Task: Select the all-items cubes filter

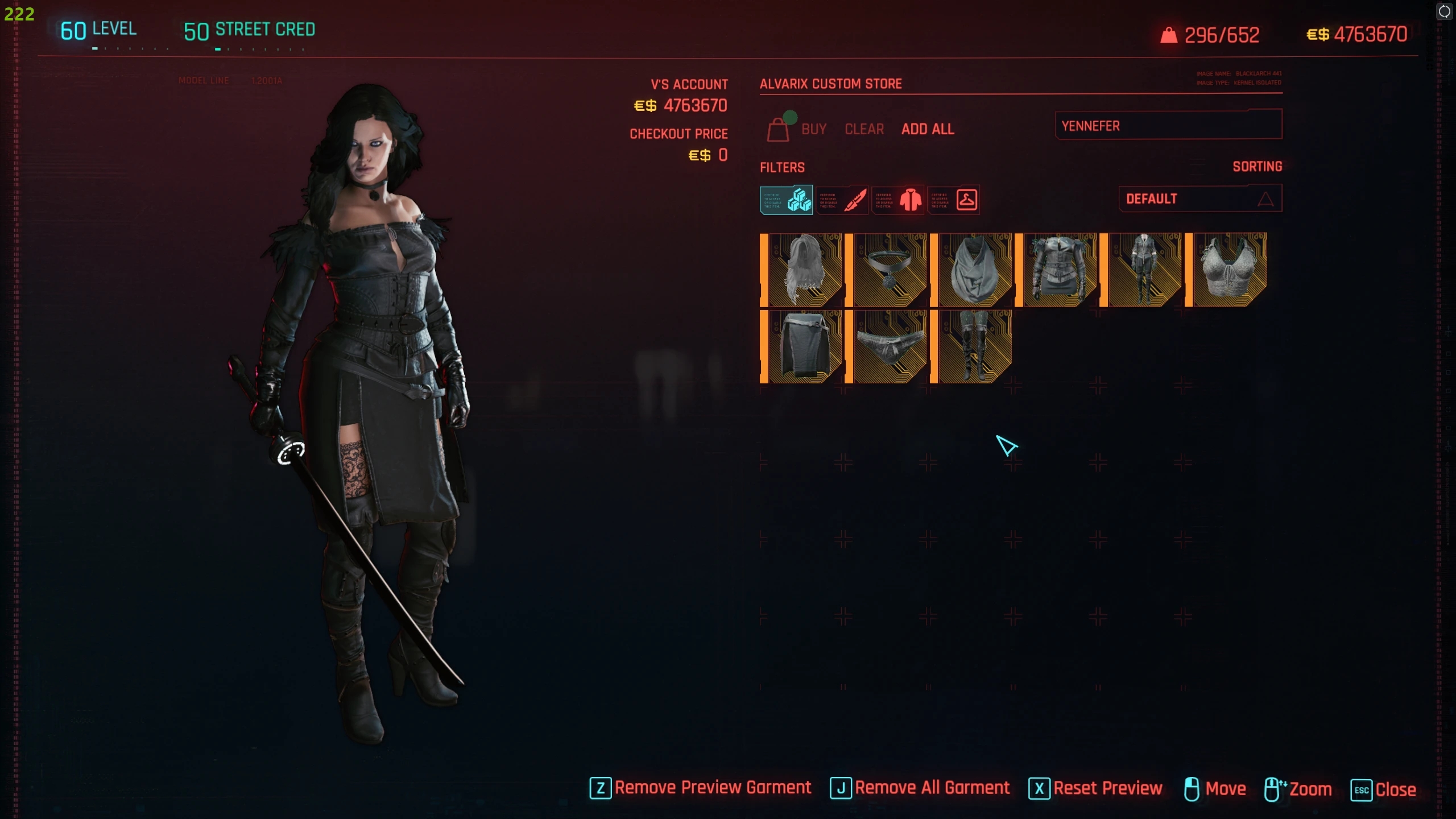Action: pyautogui.click(x=787, y=200)
